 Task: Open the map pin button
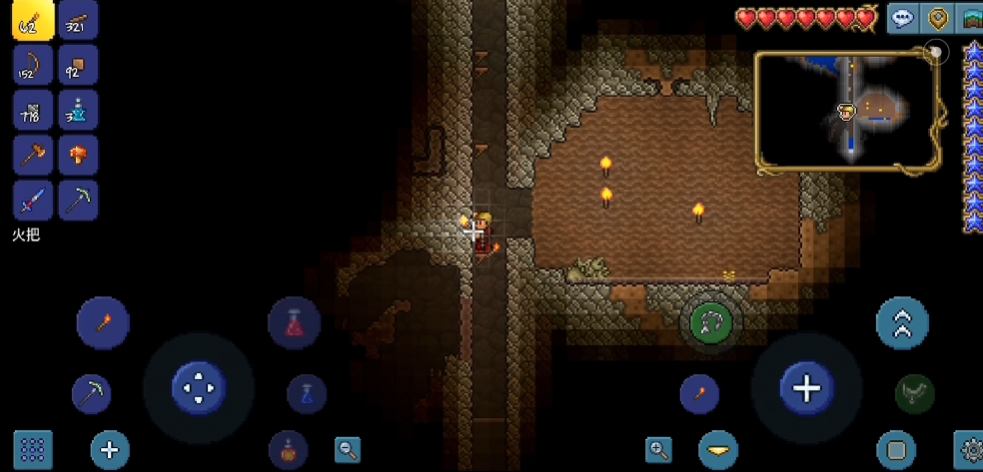point(938,18)
